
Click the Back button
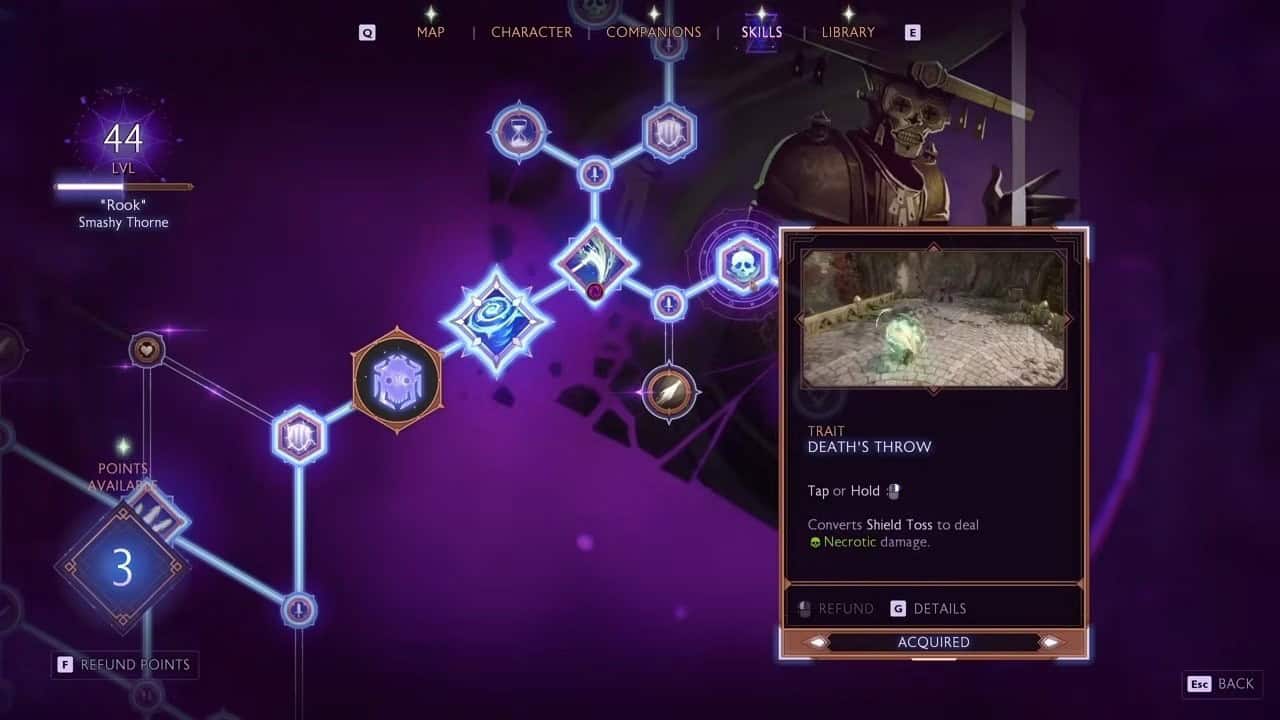pyautogui.click(x=1224, y=684)
